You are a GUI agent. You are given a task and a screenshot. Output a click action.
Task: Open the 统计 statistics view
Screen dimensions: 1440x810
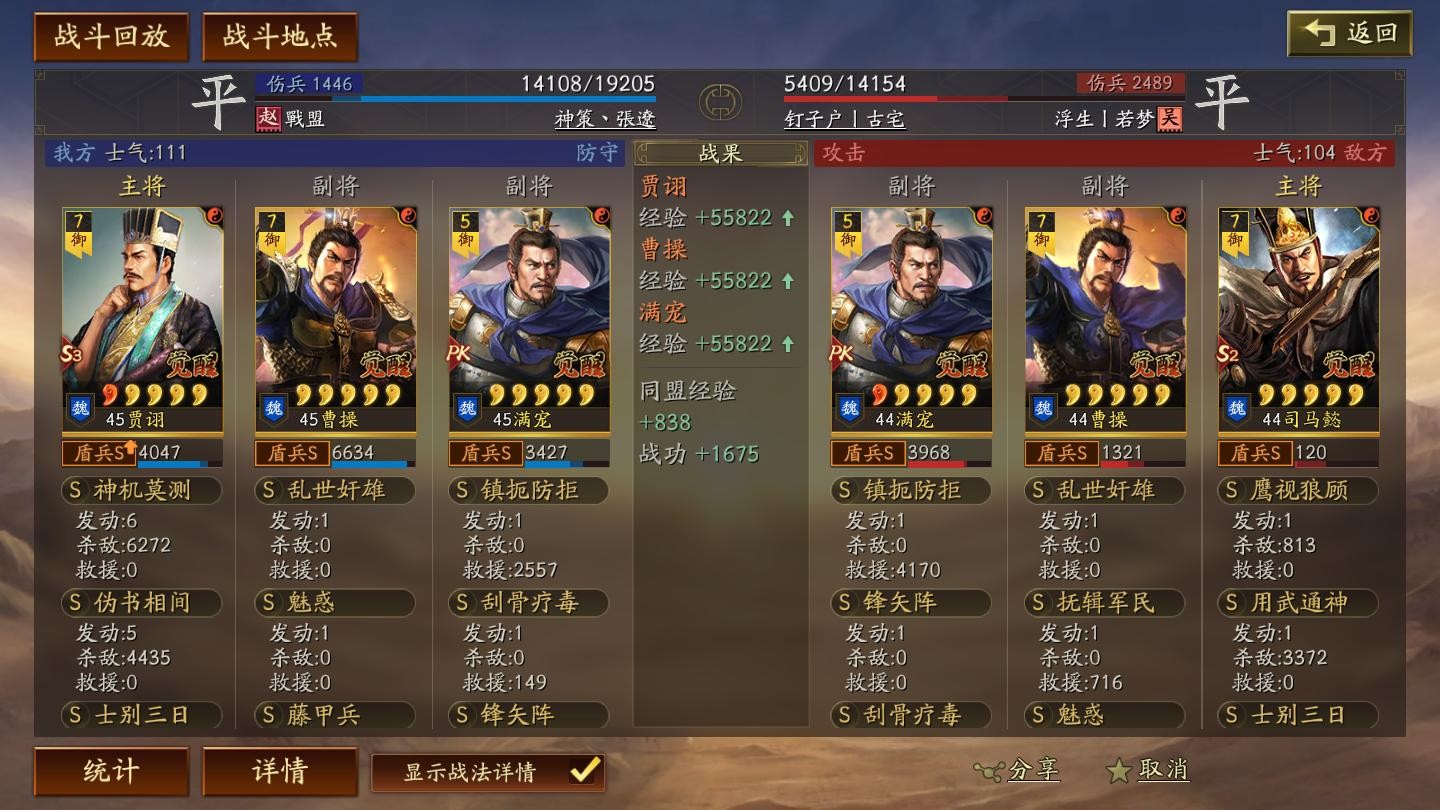pos(111,771)
